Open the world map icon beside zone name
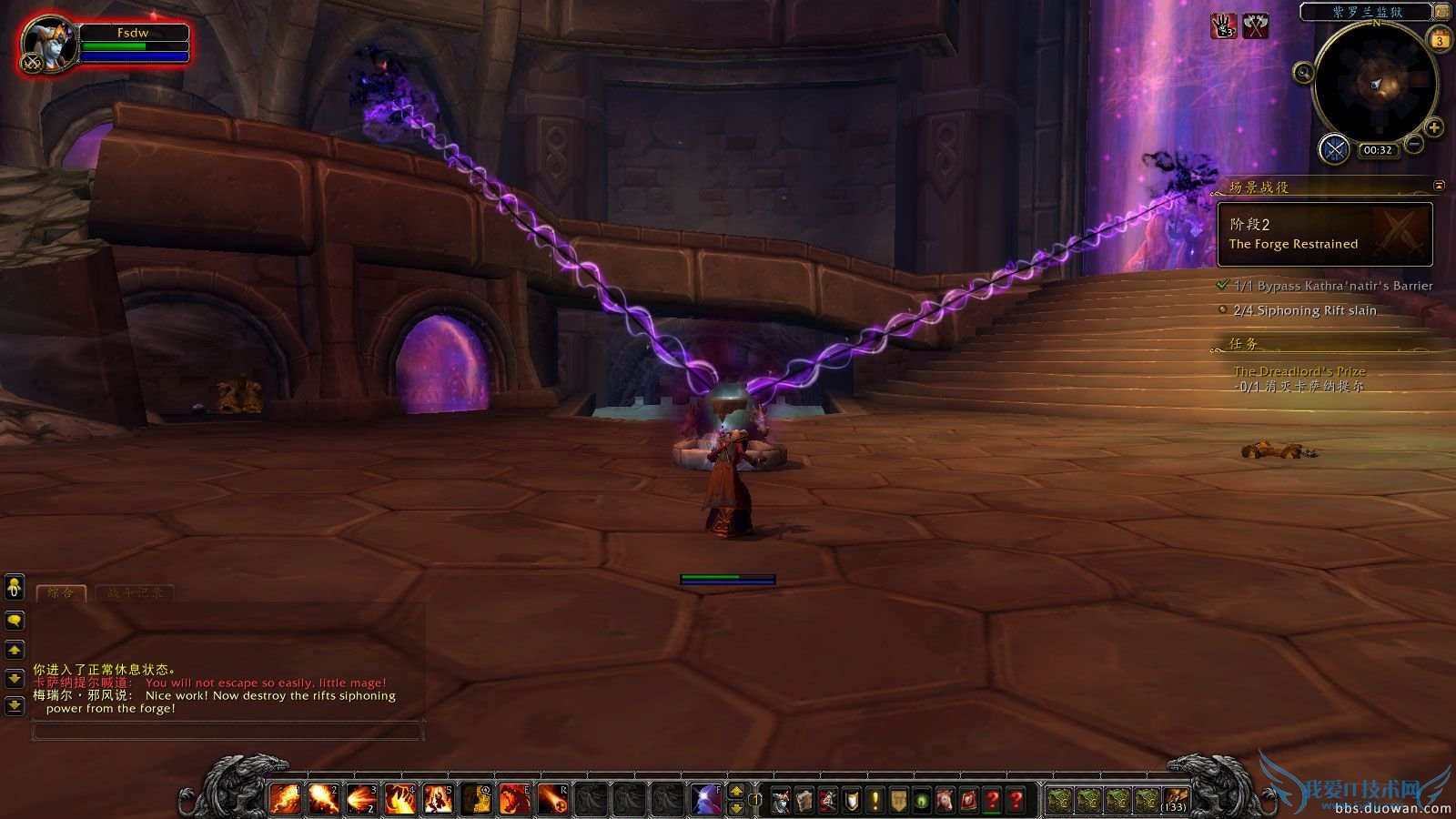Screen dimensions: 1456x819 pos(1442,14)
